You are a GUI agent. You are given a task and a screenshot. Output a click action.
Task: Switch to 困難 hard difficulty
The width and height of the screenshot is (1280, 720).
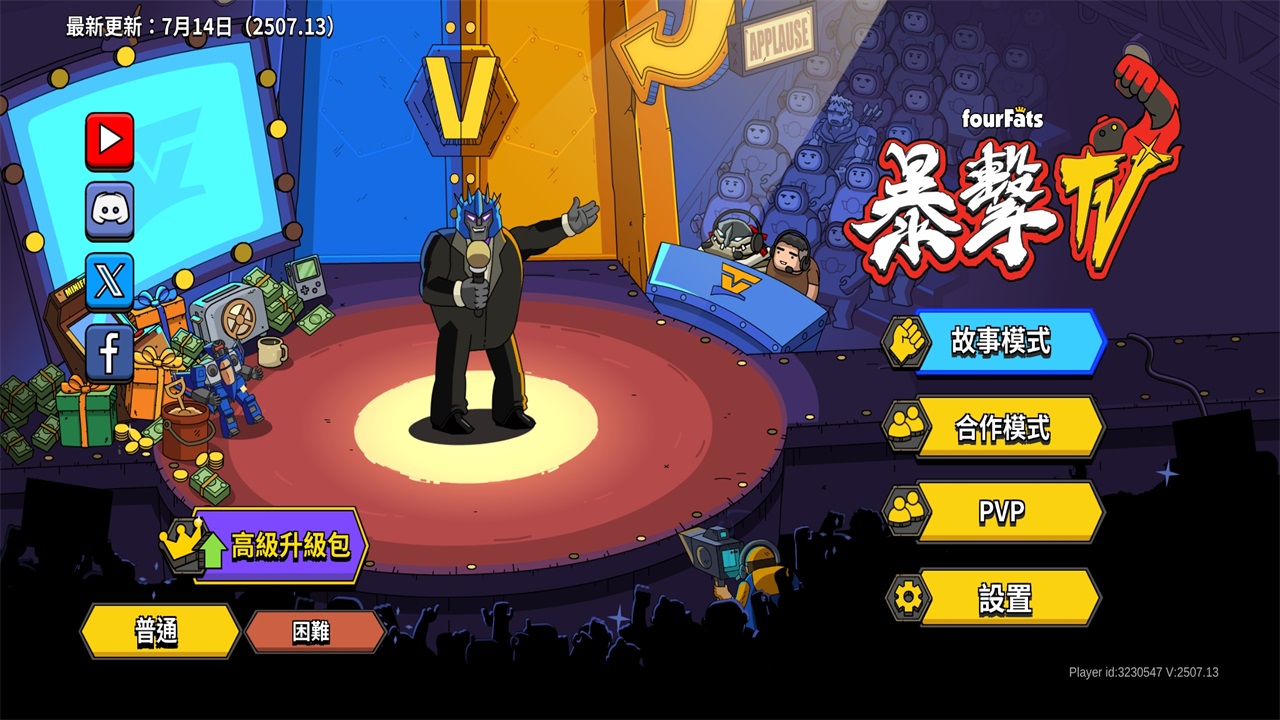(313, 631)
